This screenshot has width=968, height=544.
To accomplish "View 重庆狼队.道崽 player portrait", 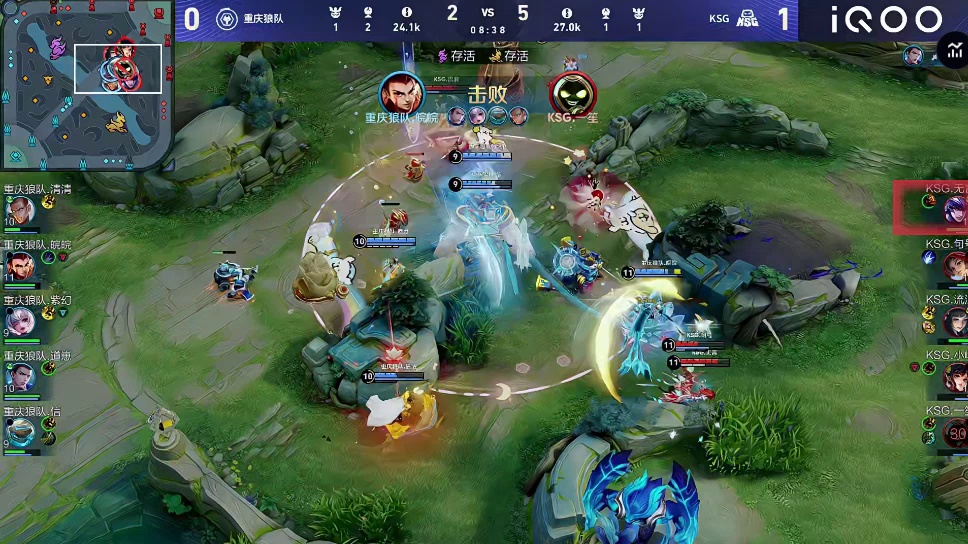I will (x=21, y=377).
